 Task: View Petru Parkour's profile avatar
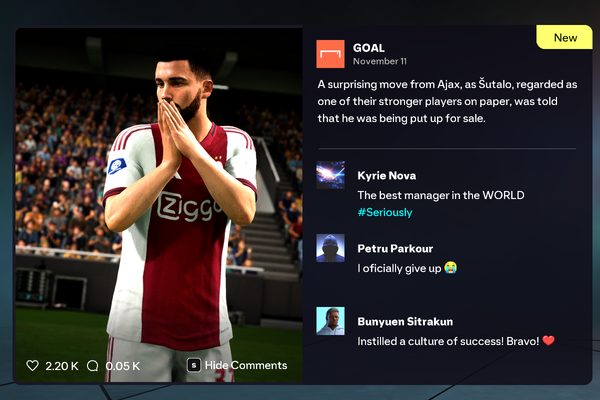coord(330,248)
